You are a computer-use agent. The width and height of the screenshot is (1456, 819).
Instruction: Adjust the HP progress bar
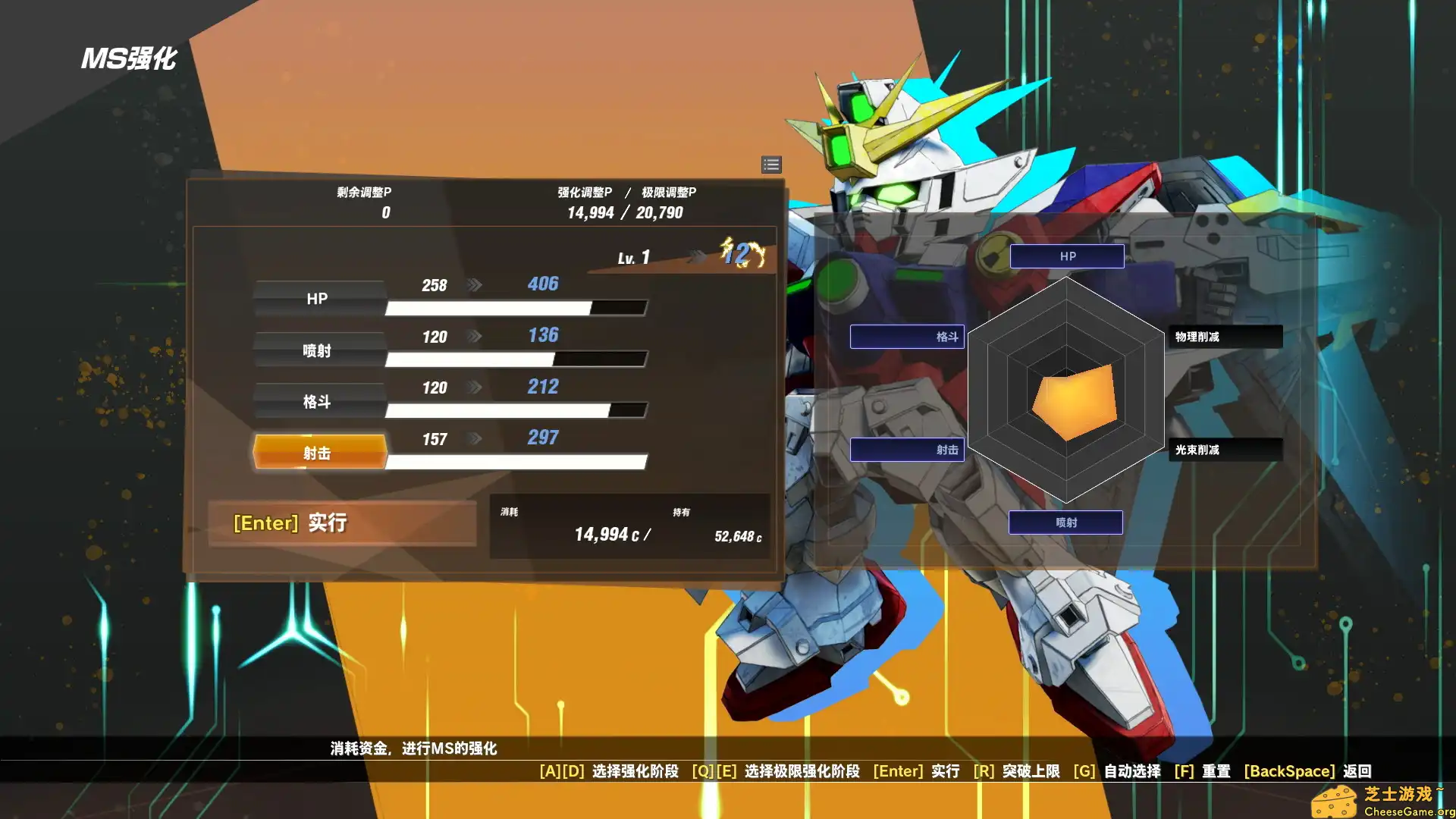(x=516, y=308)
